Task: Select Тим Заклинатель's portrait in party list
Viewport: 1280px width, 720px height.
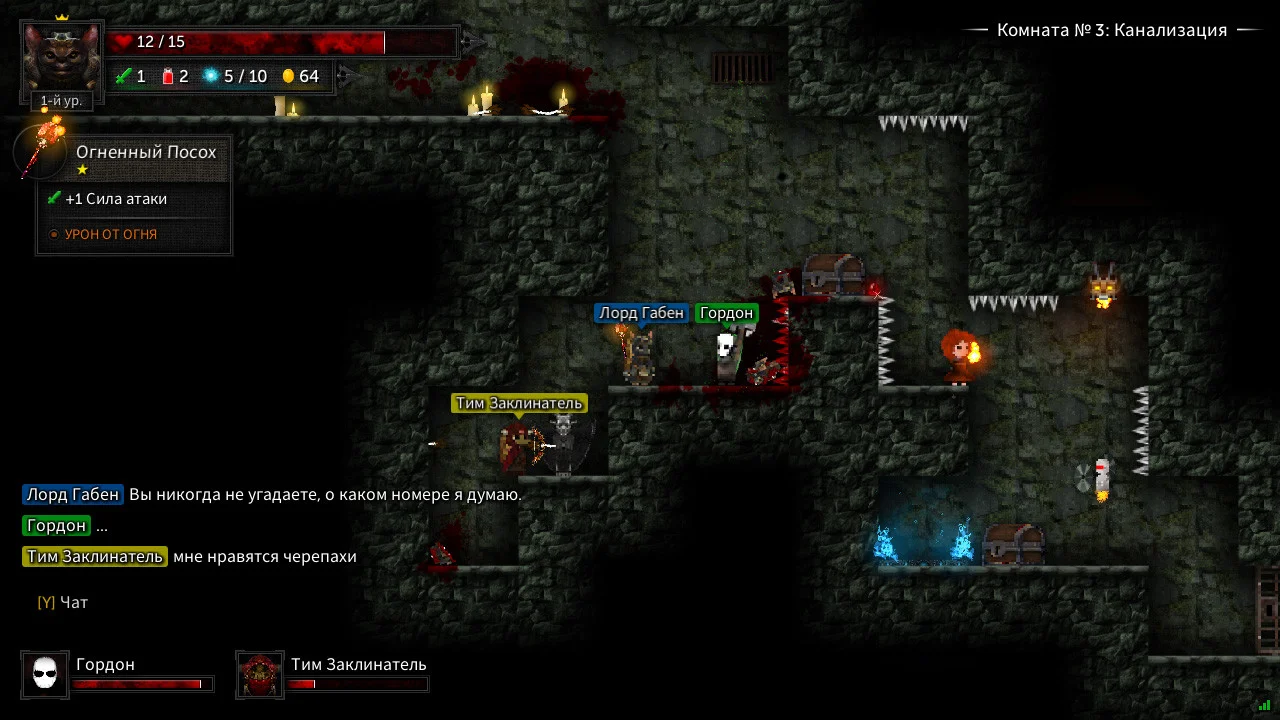Action: 260,675
